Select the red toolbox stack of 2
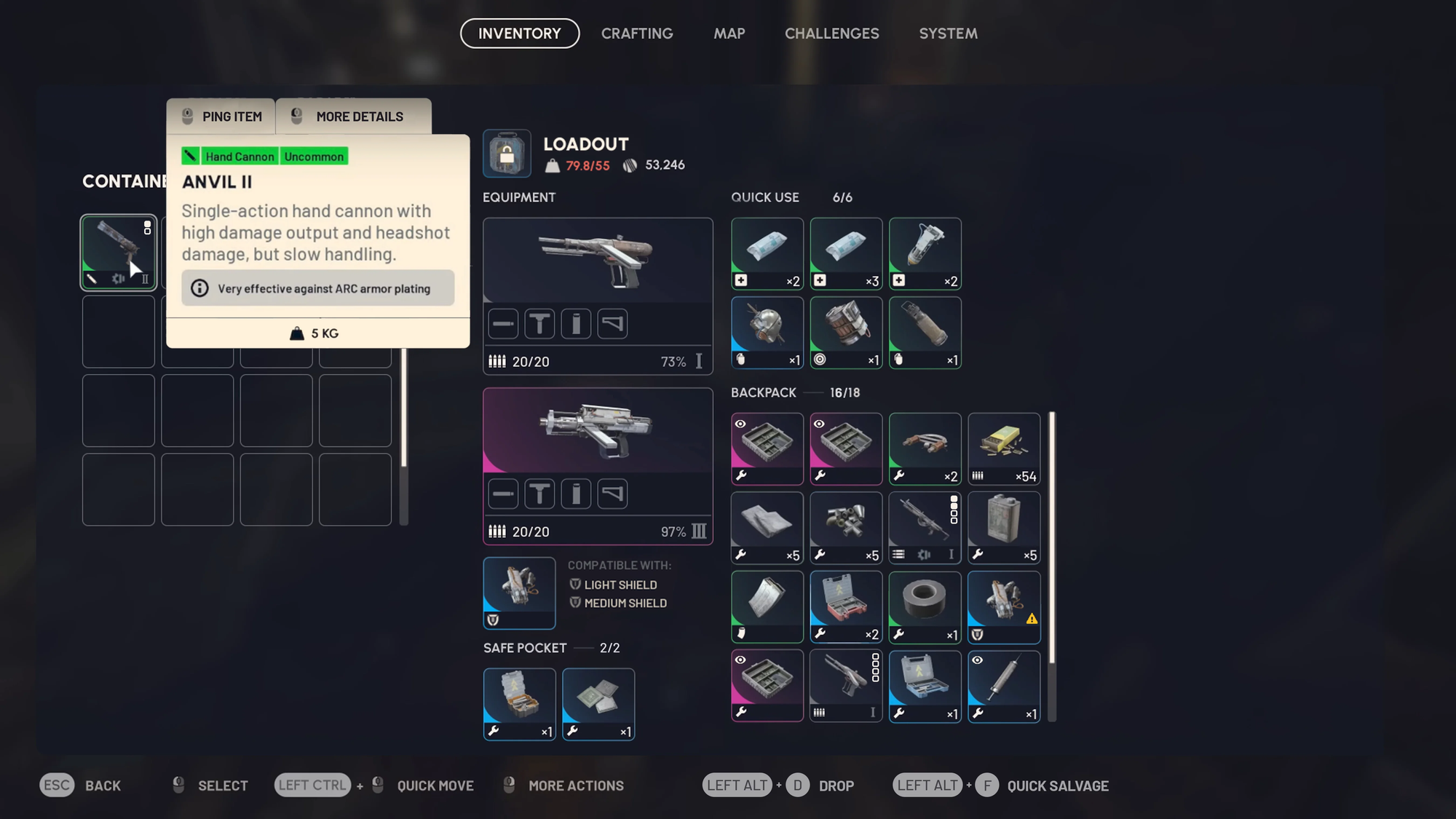Viewport: 1456px width, 819px height. coord(846,606)
